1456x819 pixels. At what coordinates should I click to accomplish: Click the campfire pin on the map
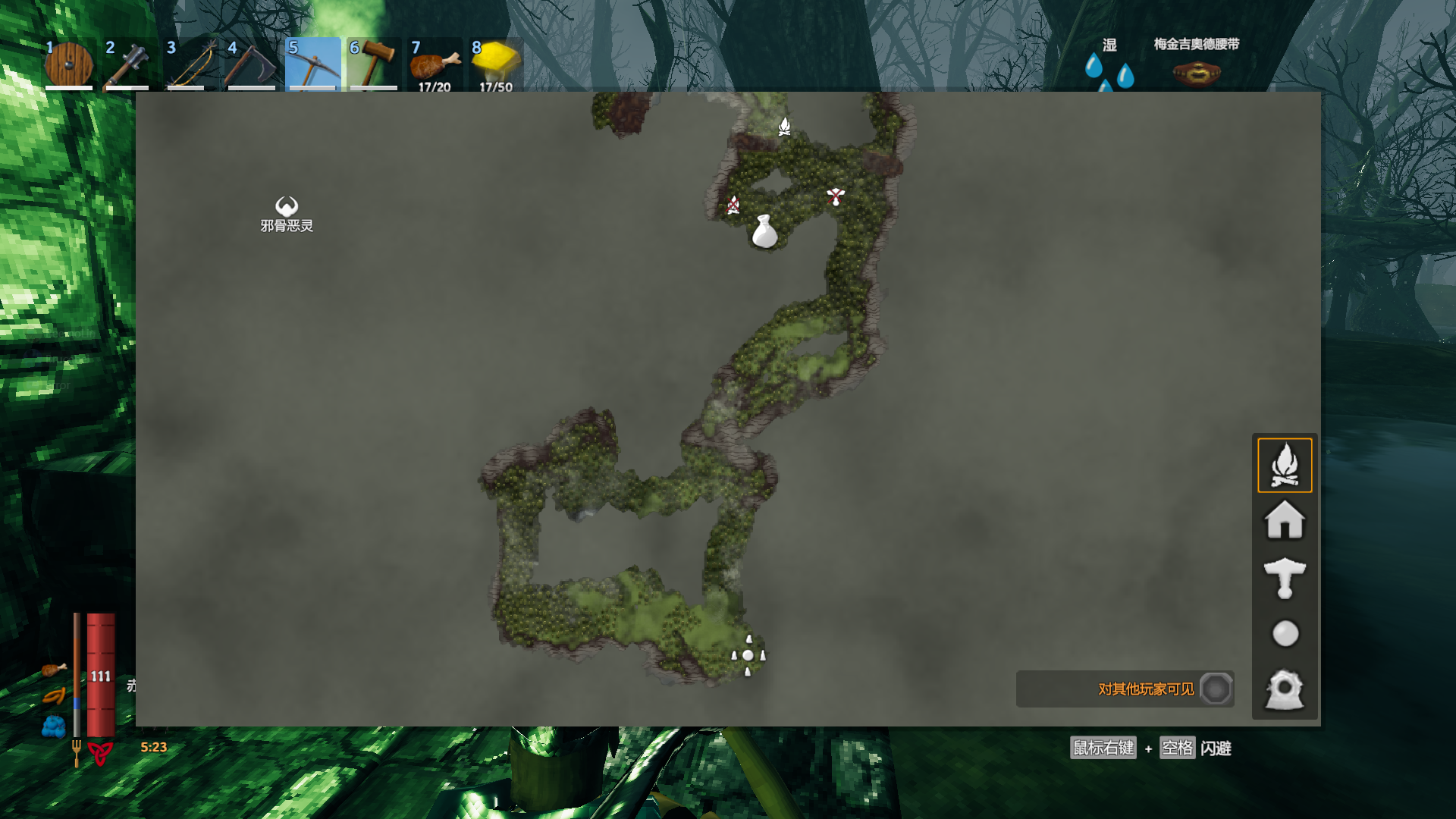(785, 127)
